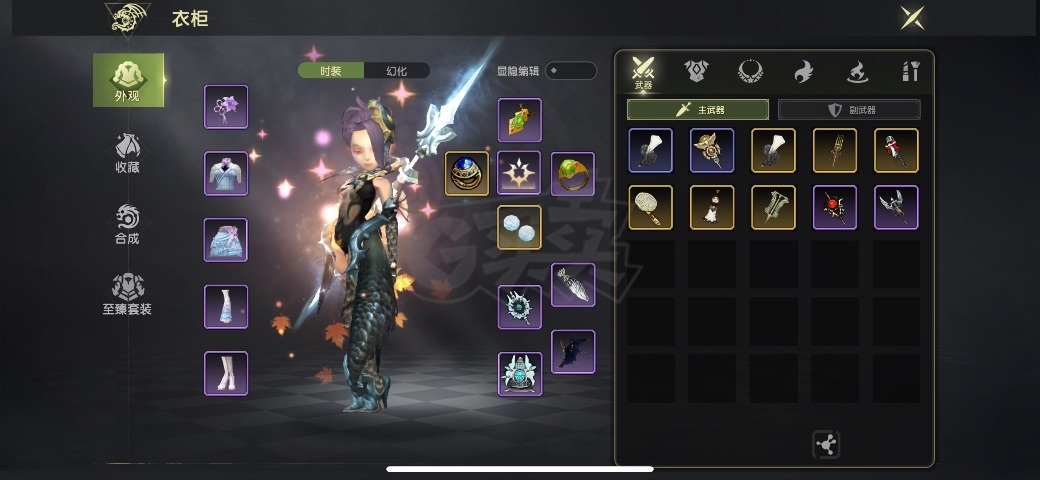Choose the red-orb weapon in purple slot
This screenshot has width=1040, height=480.
834,207
